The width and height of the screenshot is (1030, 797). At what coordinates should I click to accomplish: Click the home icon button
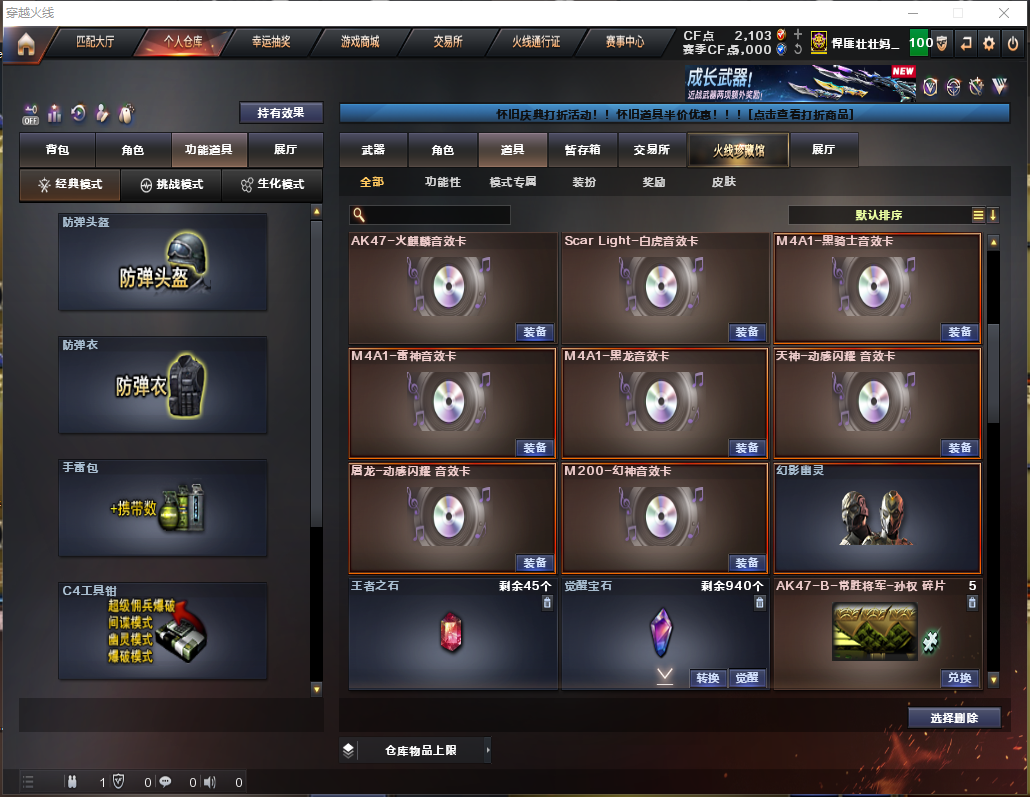tap(25, 44)
